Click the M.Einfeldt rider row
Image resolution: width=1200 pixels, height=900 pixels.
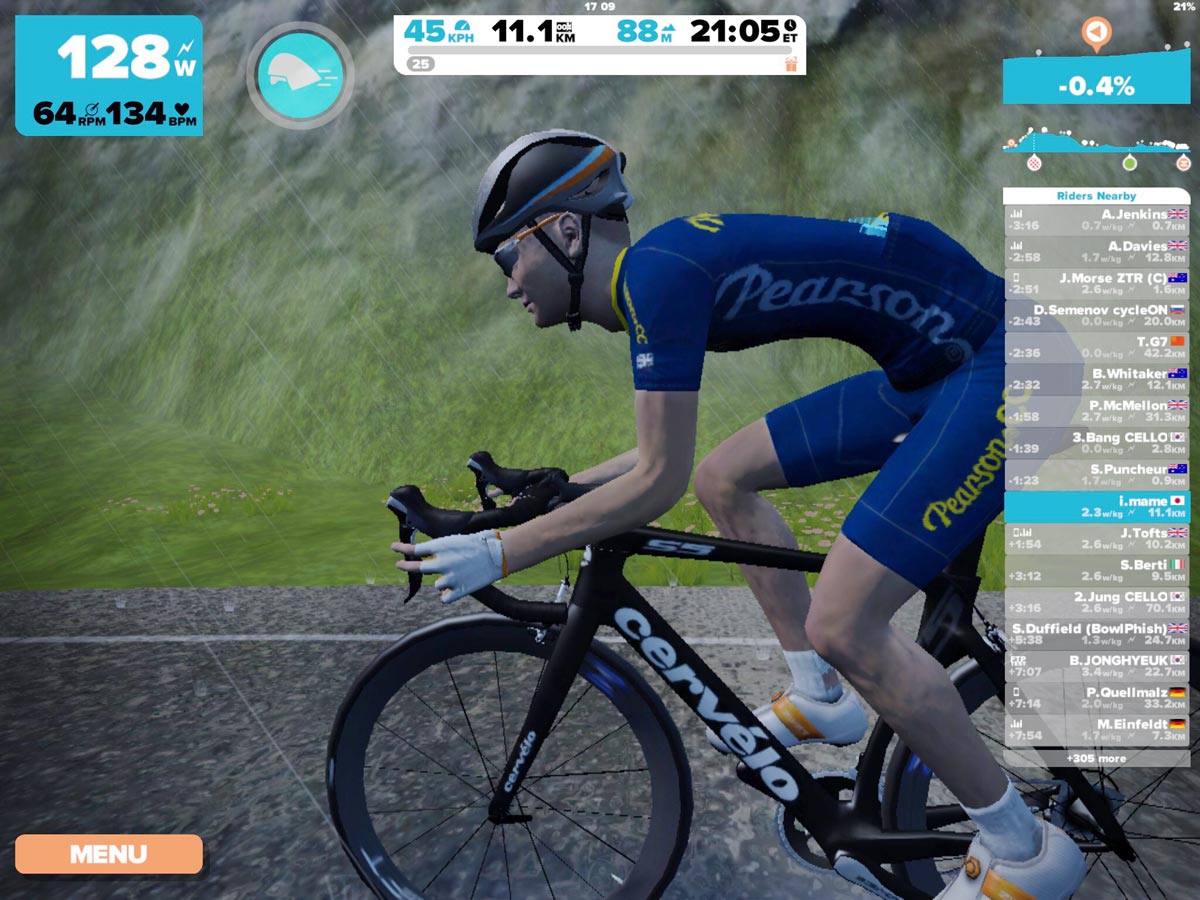[1096, 729]
